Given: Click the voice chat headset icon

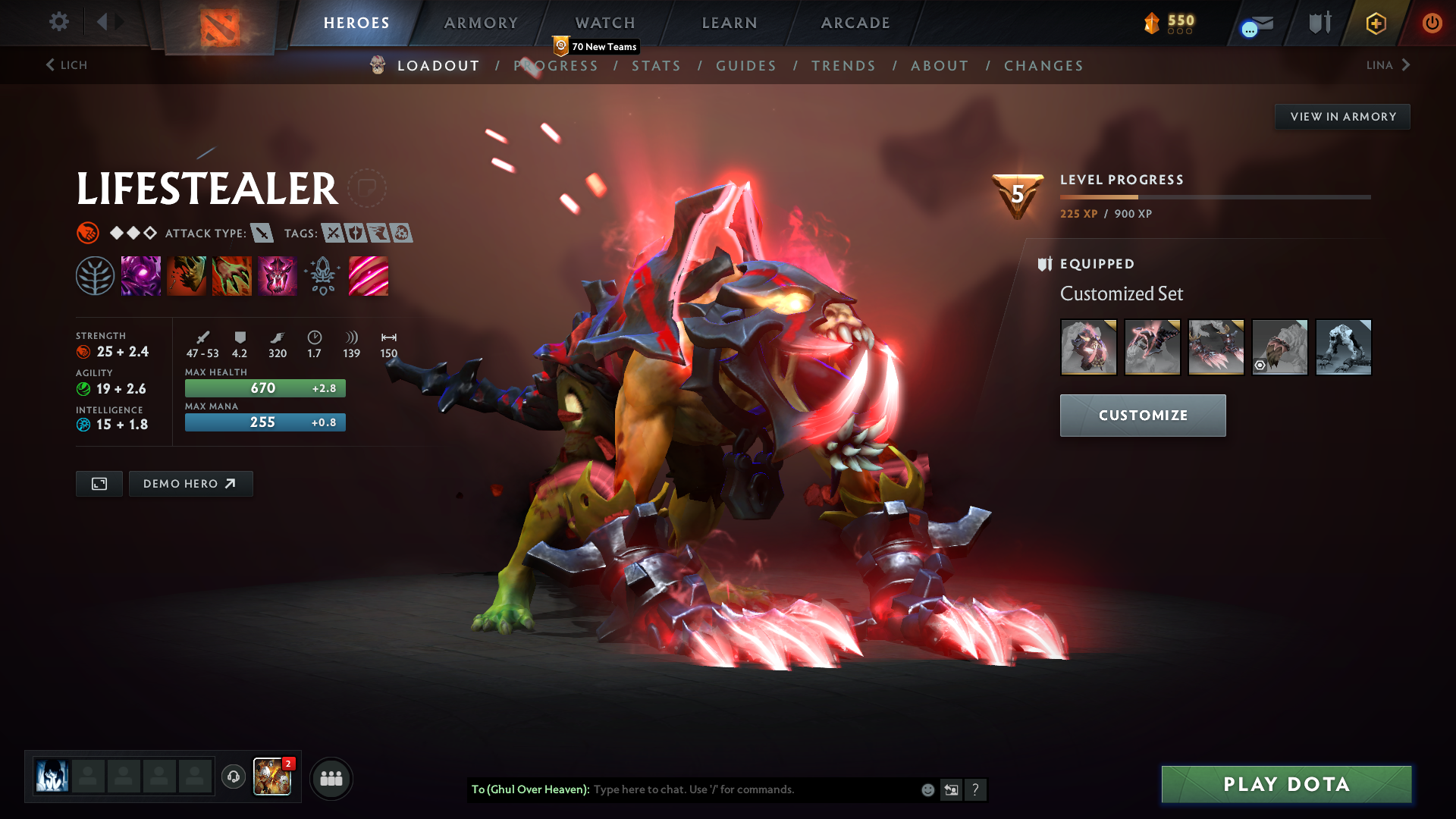Looking at the screenshot, I should point(233,777).
